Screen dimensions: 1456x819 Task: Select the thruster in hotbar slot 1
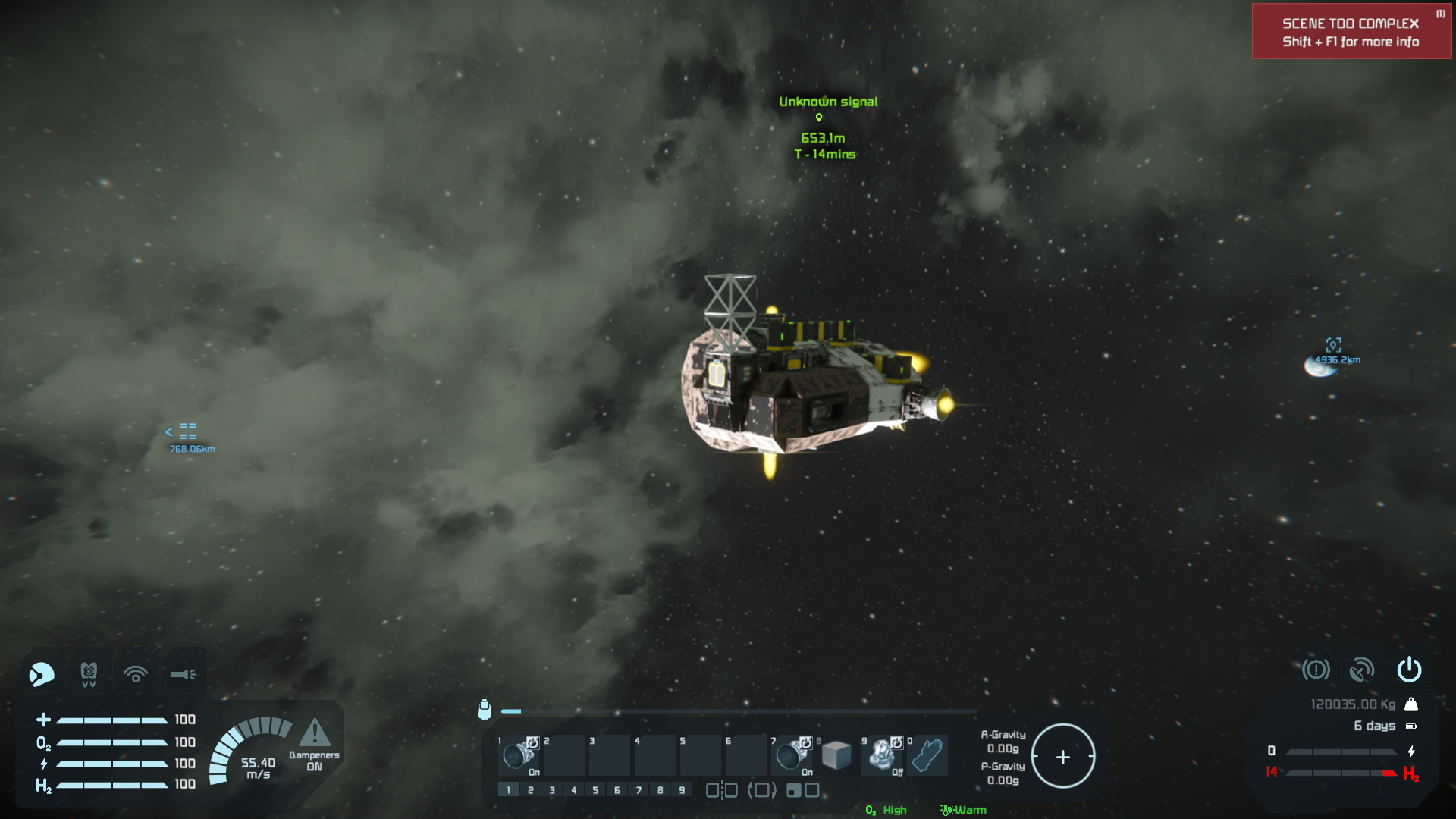click(x=519, y=755)
